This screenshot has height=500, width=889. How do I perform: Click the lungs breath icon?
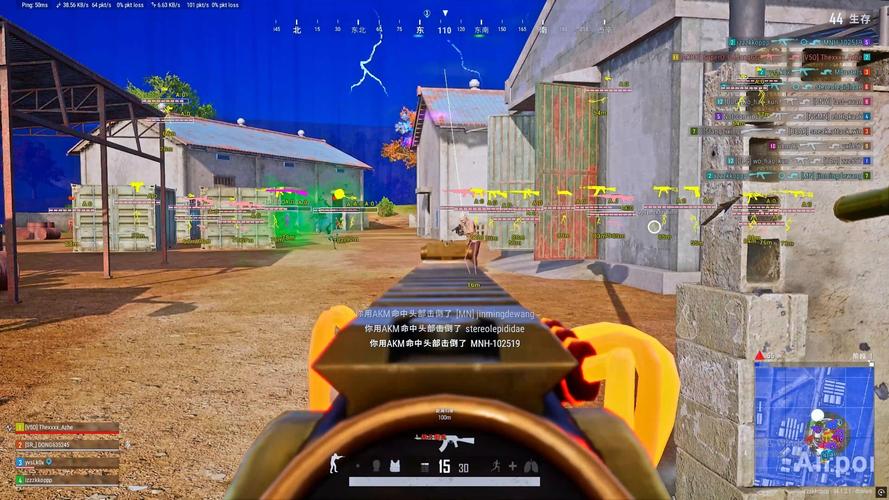coord(530,466)
